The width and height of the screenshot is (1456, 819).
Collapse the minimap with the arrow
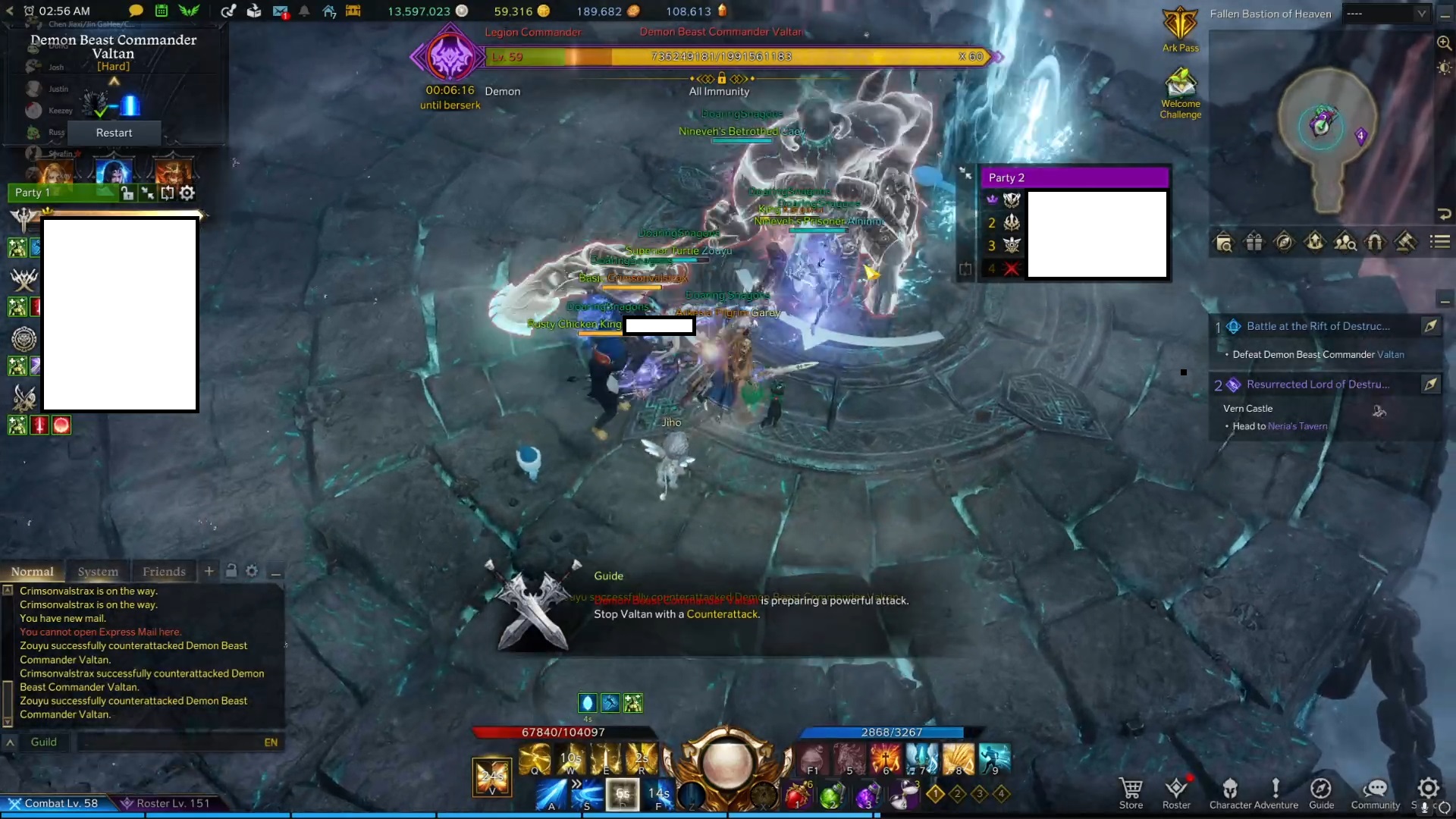tap(1444, 215)
